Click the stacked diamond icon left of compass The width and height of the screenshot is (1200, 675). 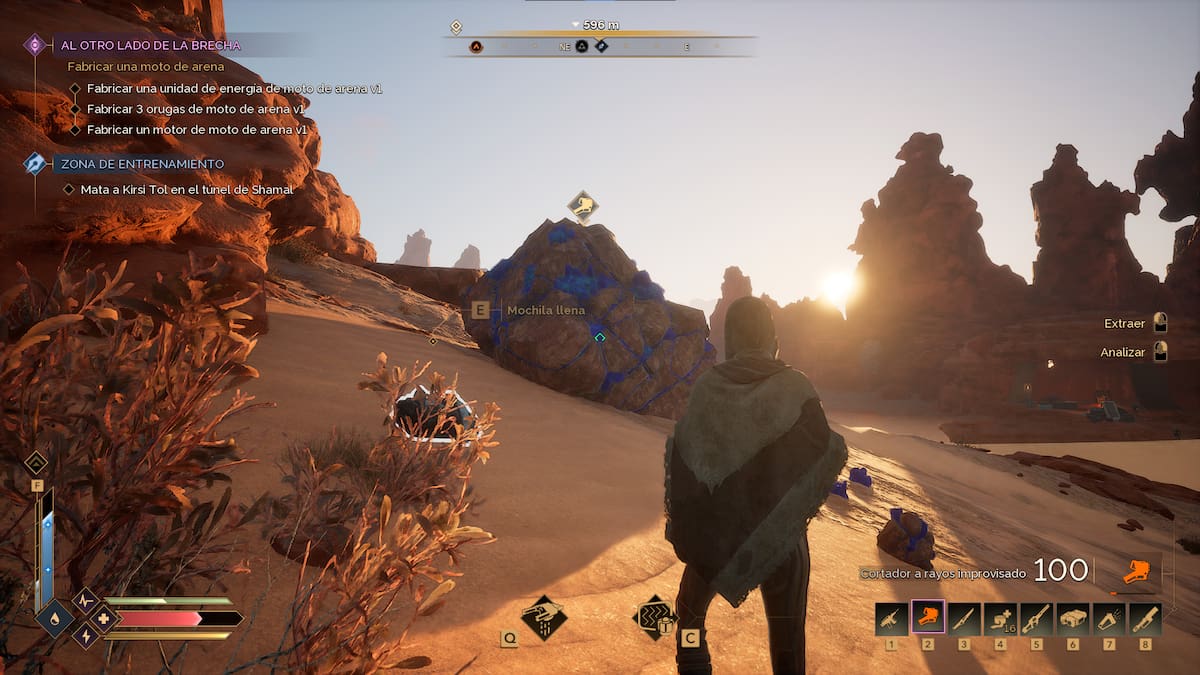[456, 27]
